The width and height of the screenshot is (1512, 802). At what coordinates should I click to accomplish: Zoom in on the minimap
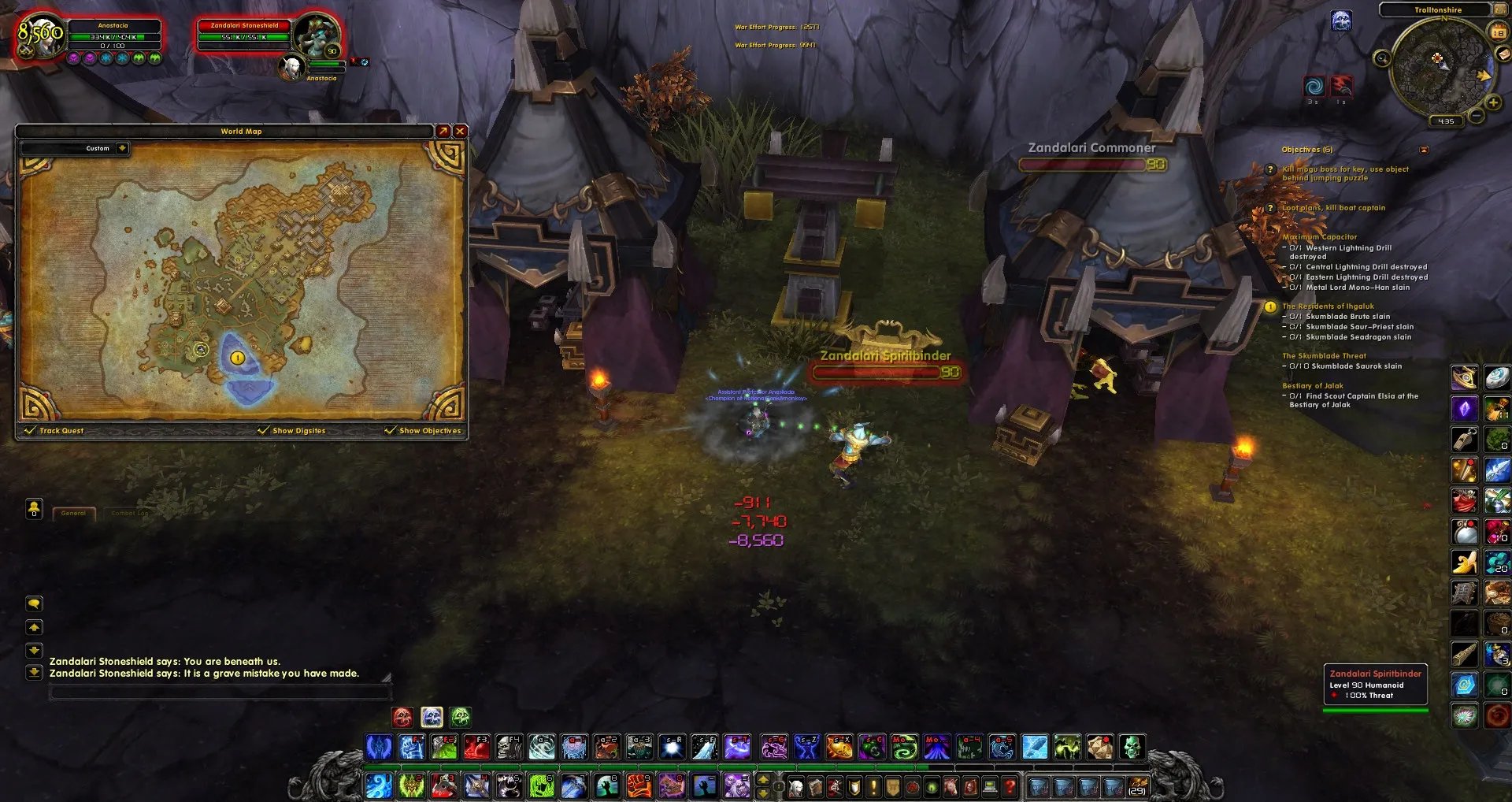(x=1492, y=103)
